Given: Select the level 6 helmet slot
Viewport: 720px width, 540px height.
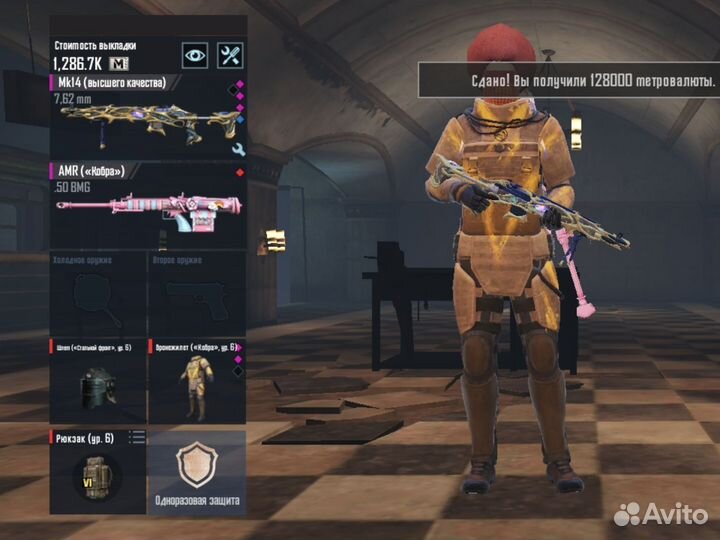Looking at the screenshot, I should click(98, 381).
